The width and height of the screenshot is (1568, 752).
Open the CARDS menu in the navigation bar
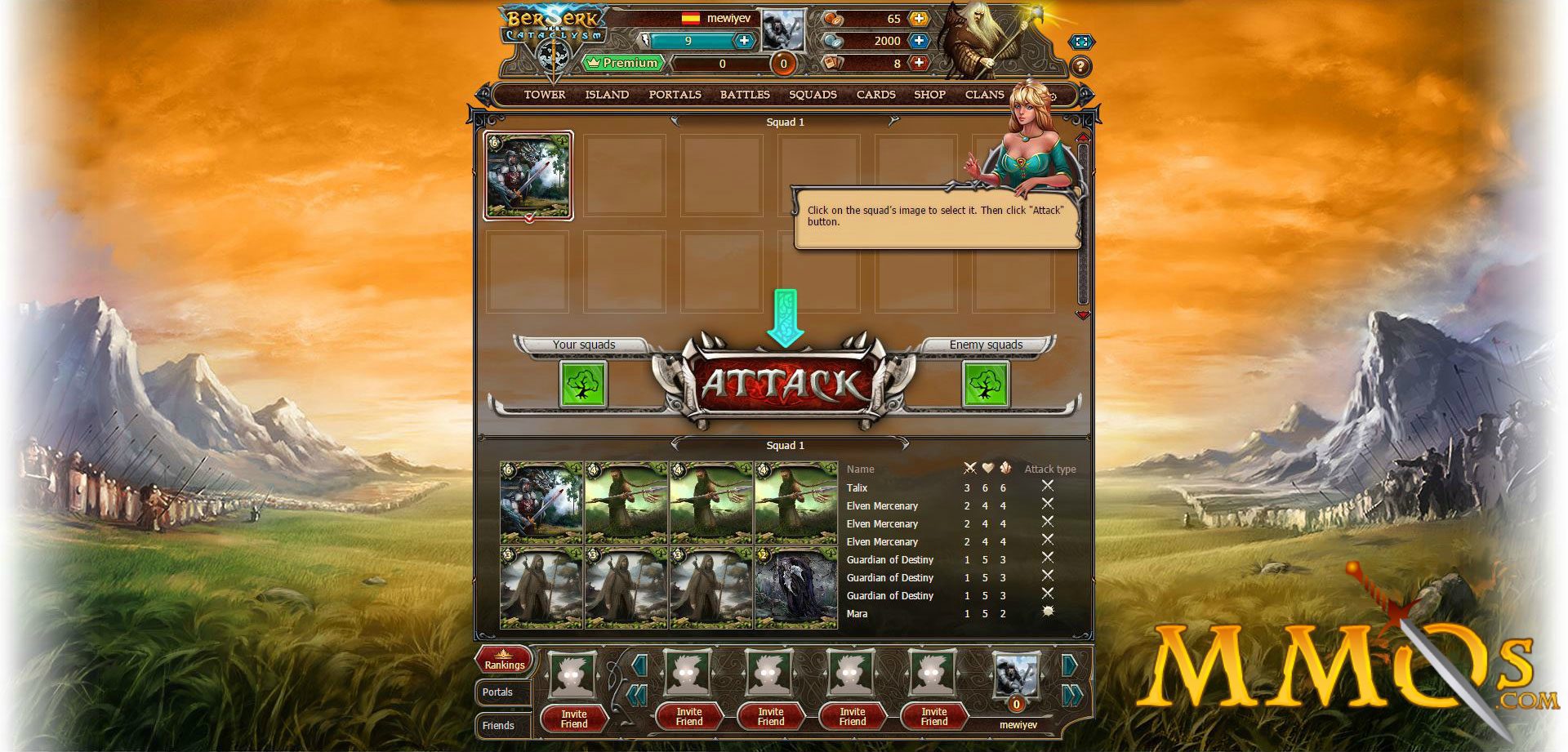click(875, 95)
